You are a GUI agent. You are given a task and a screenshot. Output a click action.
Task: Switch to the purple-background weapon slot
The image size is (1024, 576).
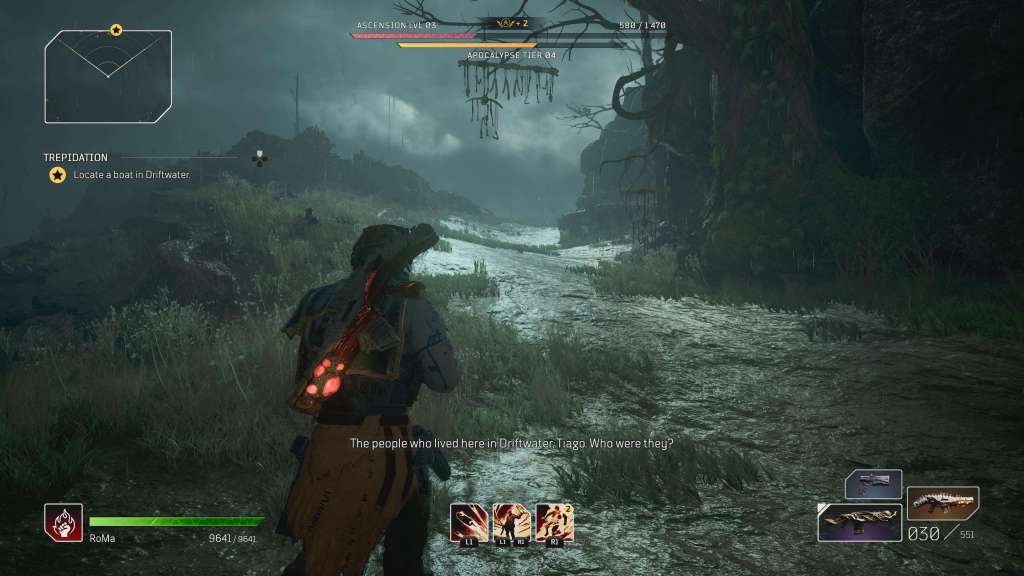pyautogui.click(x=859, y=522)
